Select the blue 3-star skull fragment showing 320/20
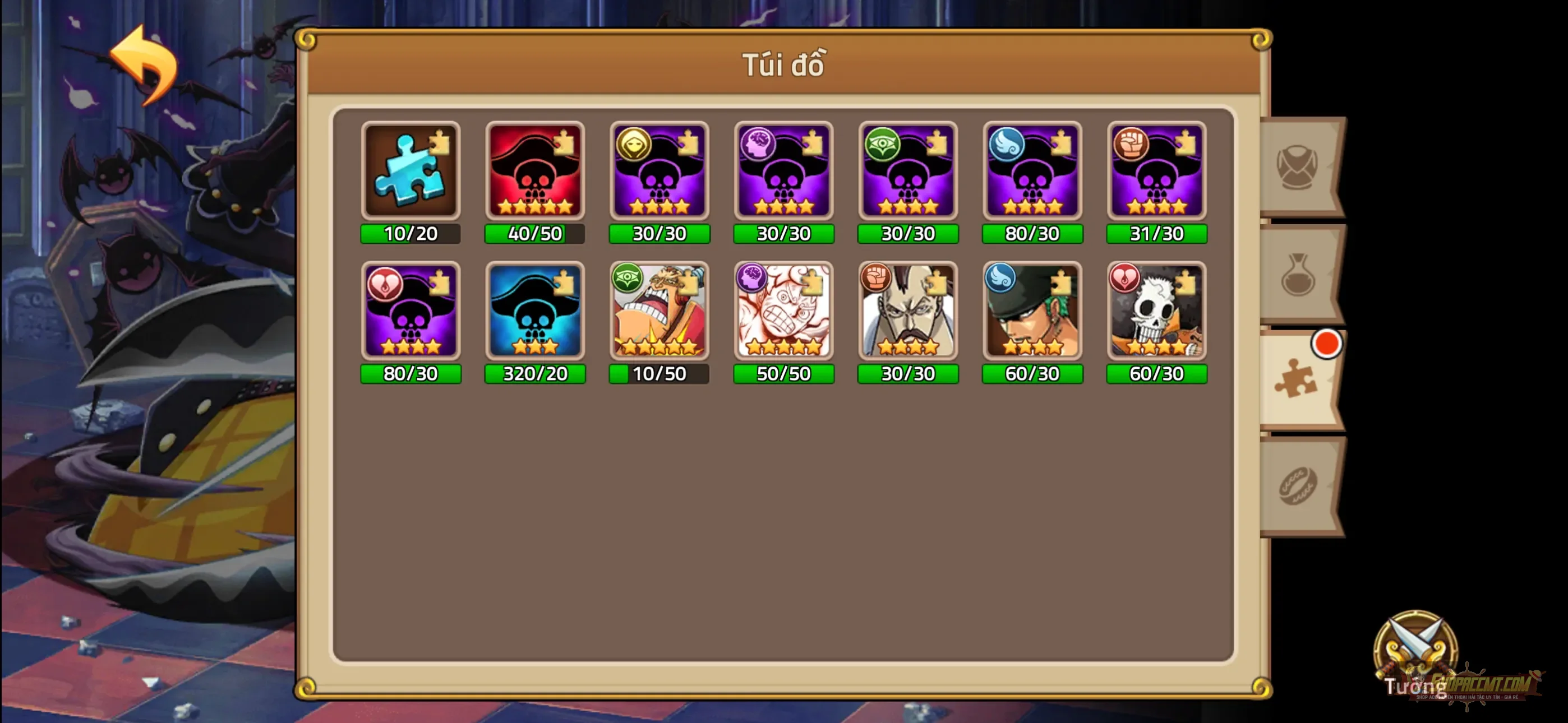 535,312
